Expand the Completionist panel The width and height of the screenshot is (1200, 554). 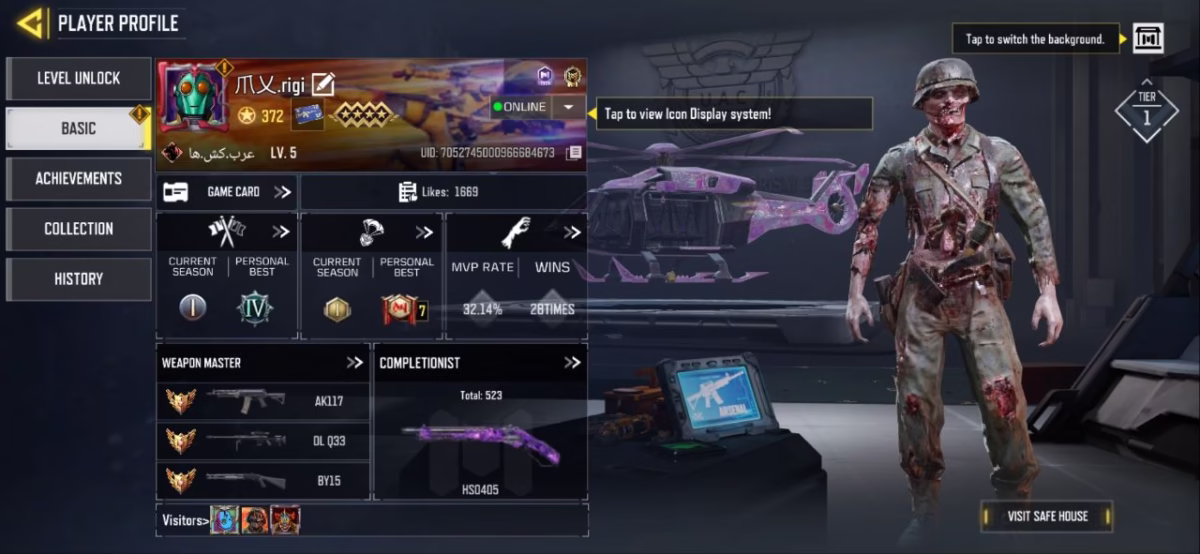pyautogui.click(x=571, y=362)
